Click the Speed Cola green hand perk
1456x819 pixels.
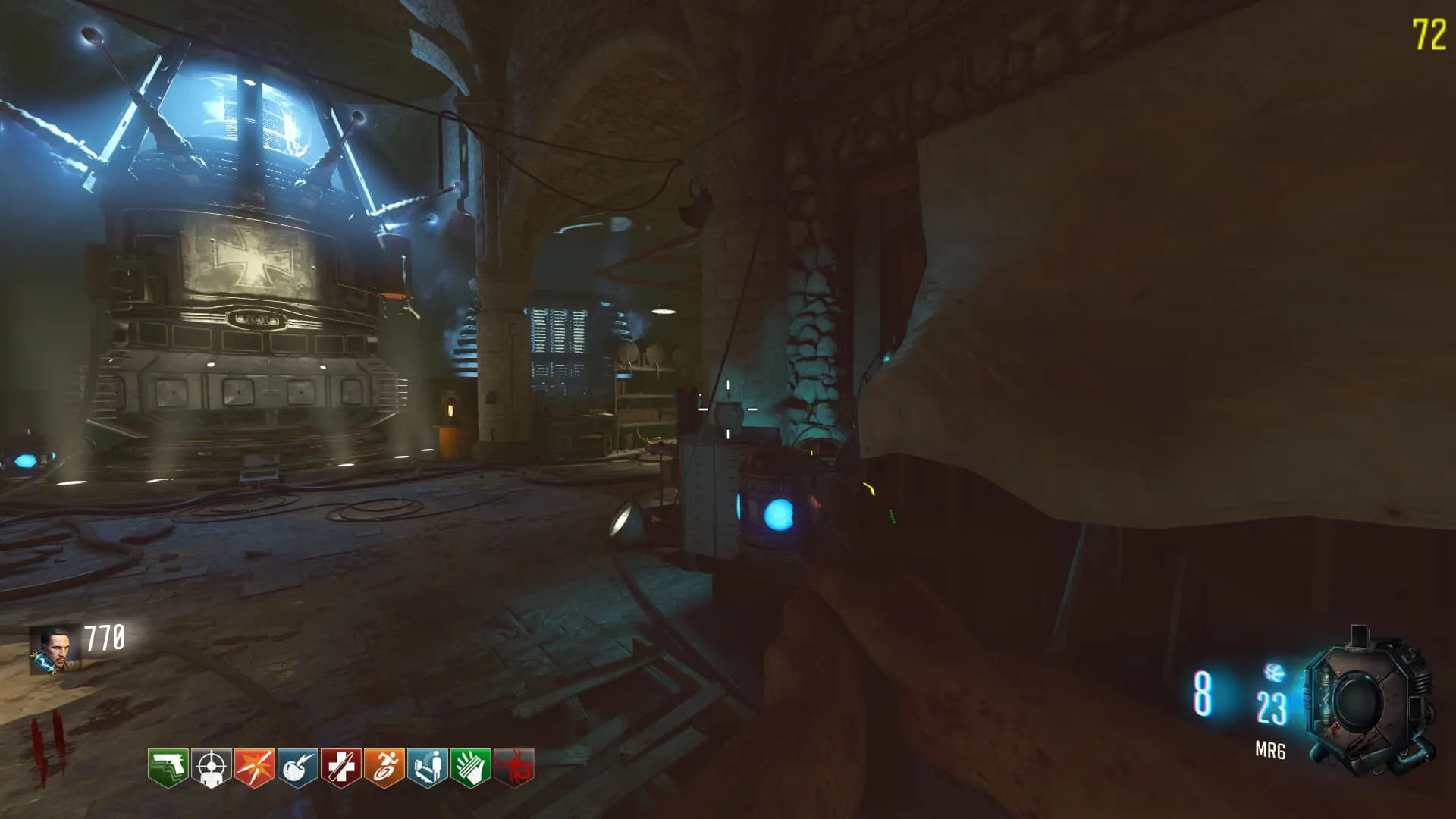(x=470, y=767)
